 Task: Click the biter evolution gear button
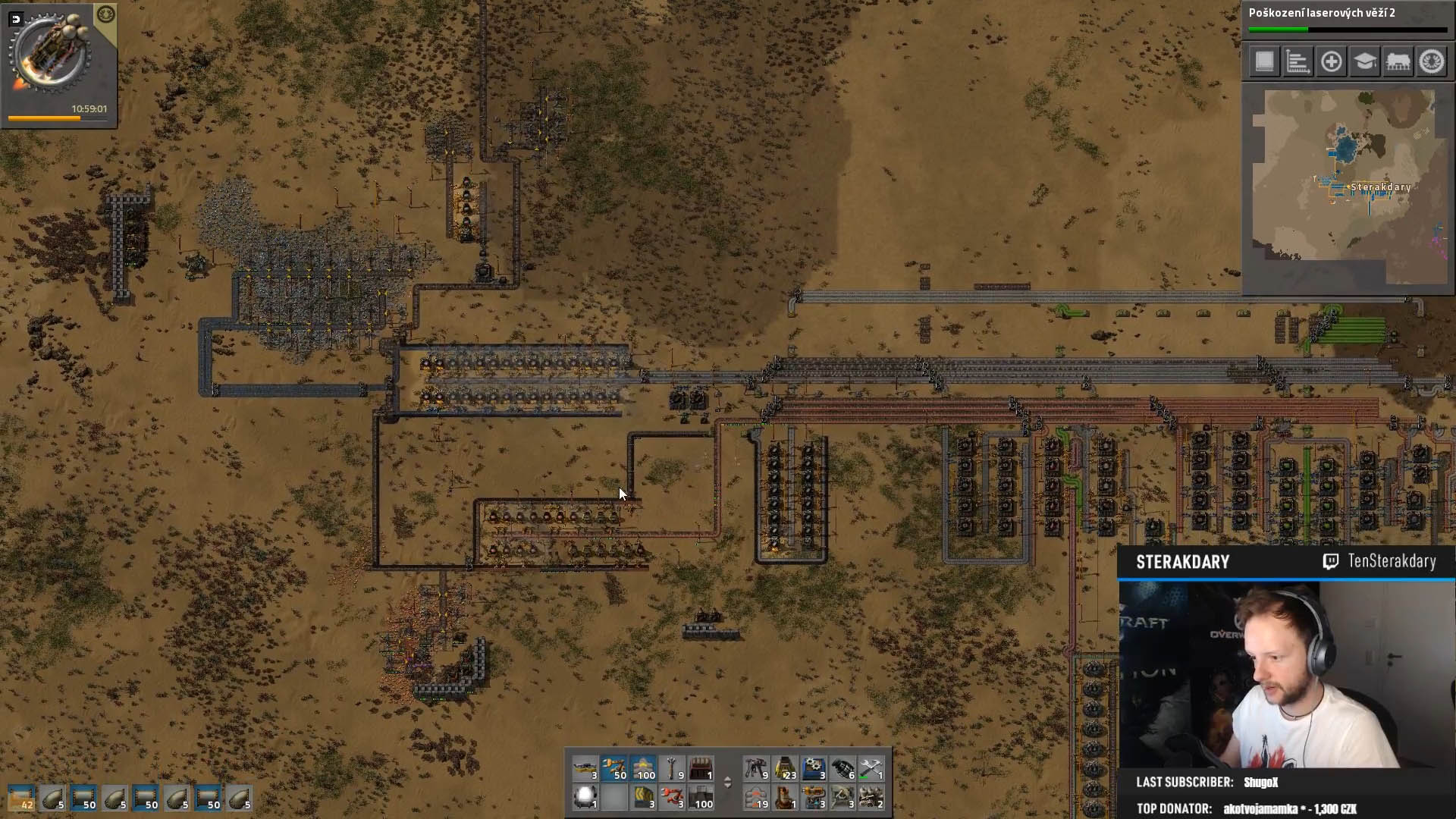1432,61
